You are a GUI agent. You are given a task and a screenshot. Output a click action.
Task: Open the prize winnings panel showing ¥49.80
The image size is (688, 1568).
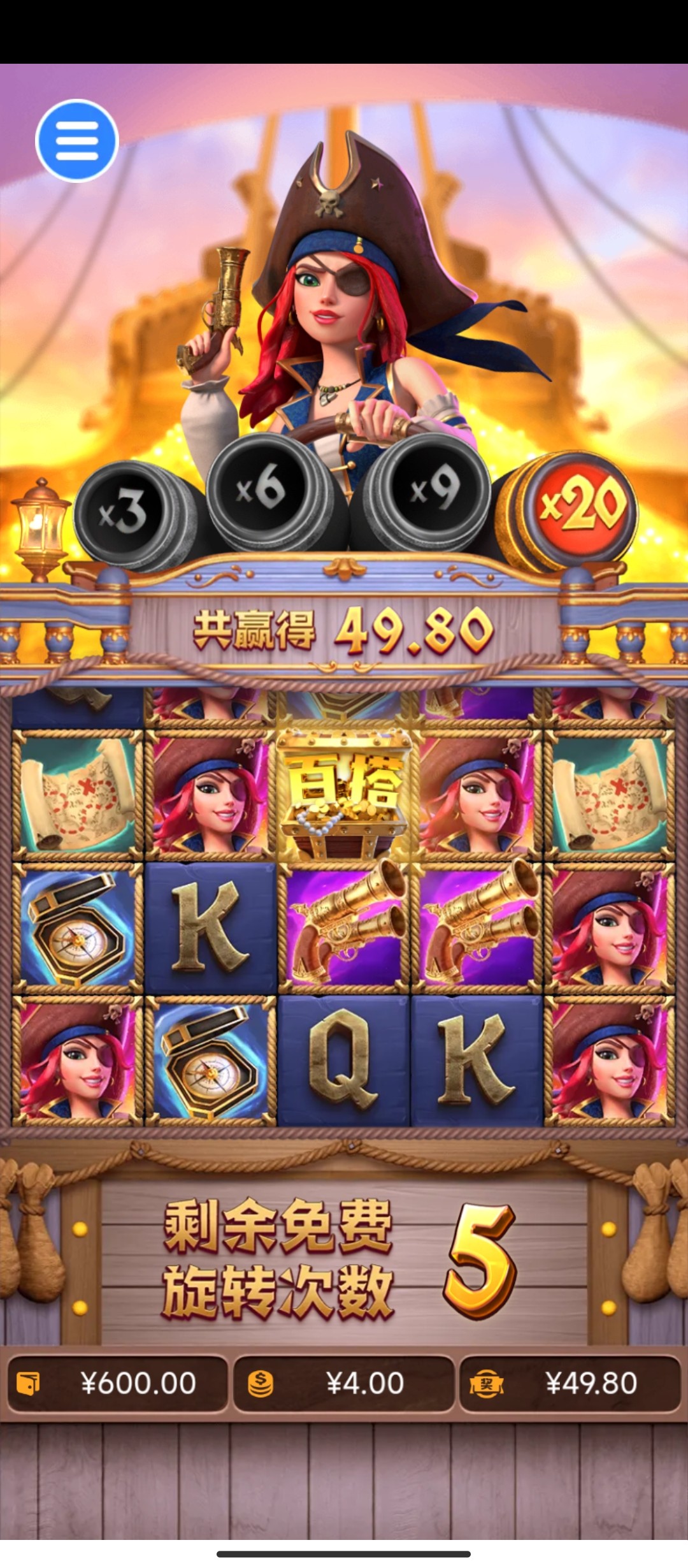(x=570, y=1384)
